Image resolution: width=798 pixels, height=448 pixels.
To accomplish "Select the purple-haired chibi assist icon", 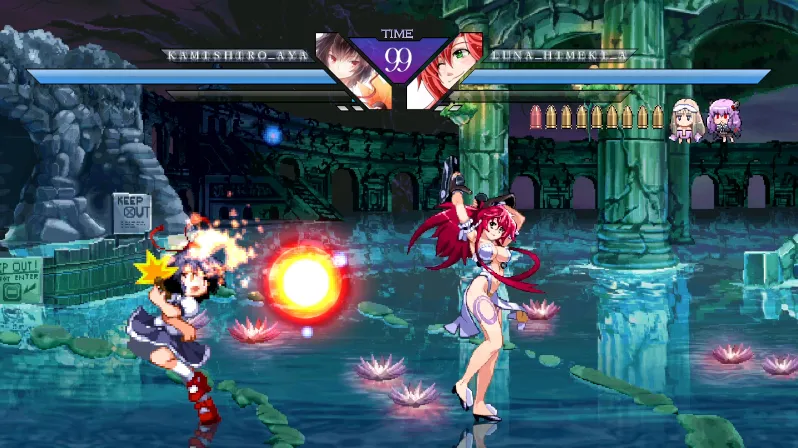I will [721, 120].
